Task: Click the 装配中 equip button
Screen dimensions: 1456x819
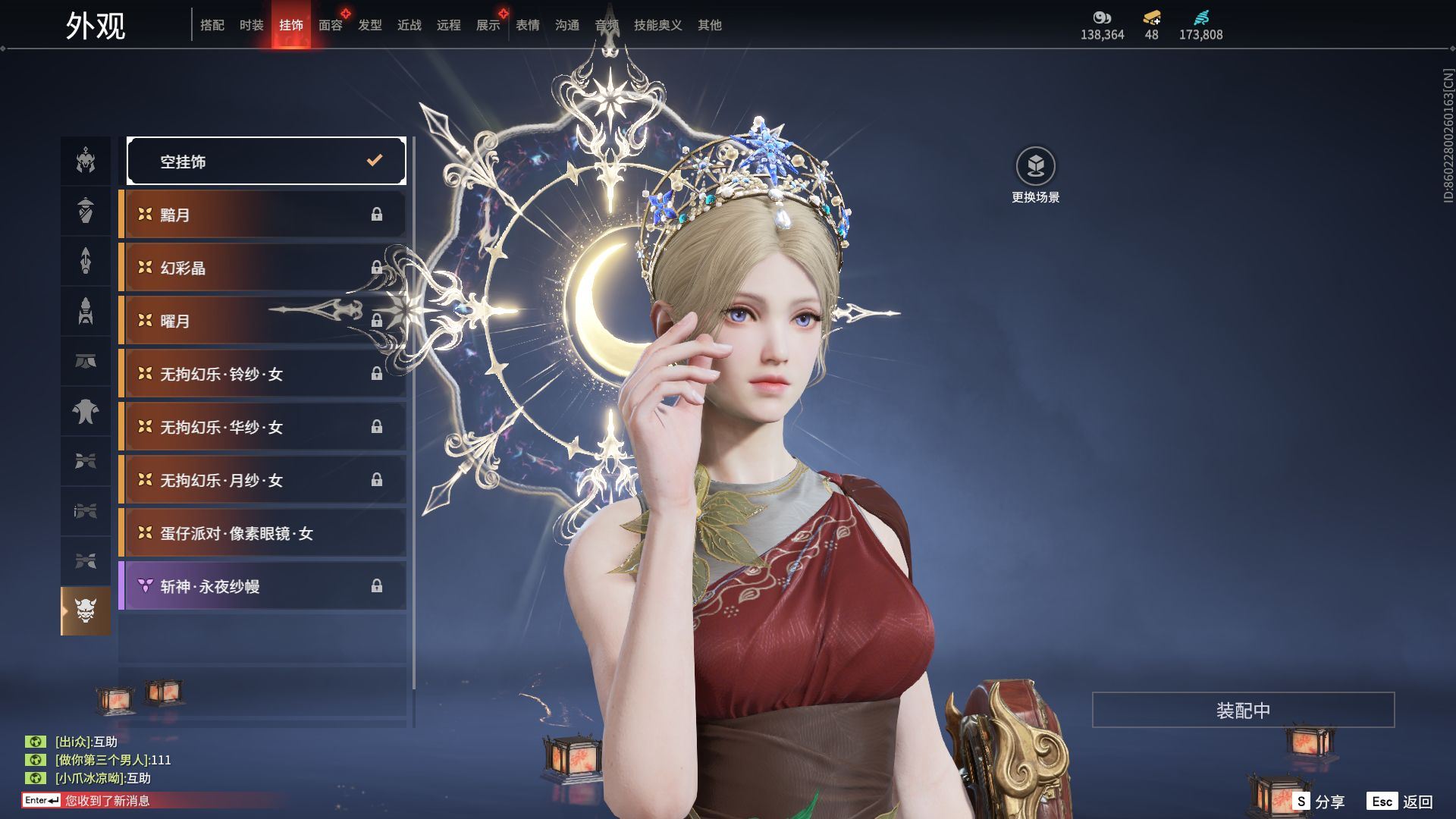Action: pos(1243,710)
